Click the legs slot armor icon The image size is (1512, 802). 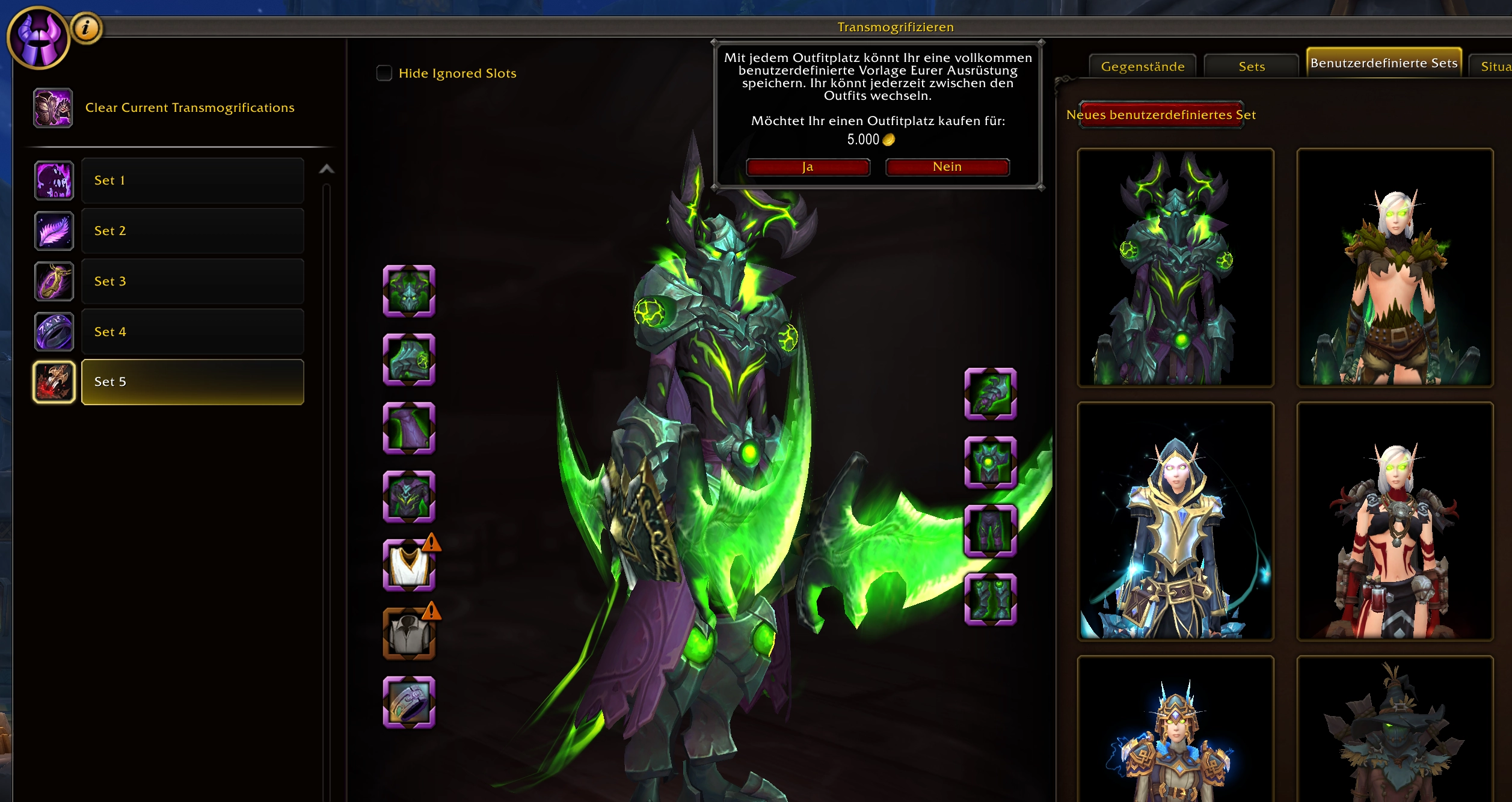tap(990, 533)
